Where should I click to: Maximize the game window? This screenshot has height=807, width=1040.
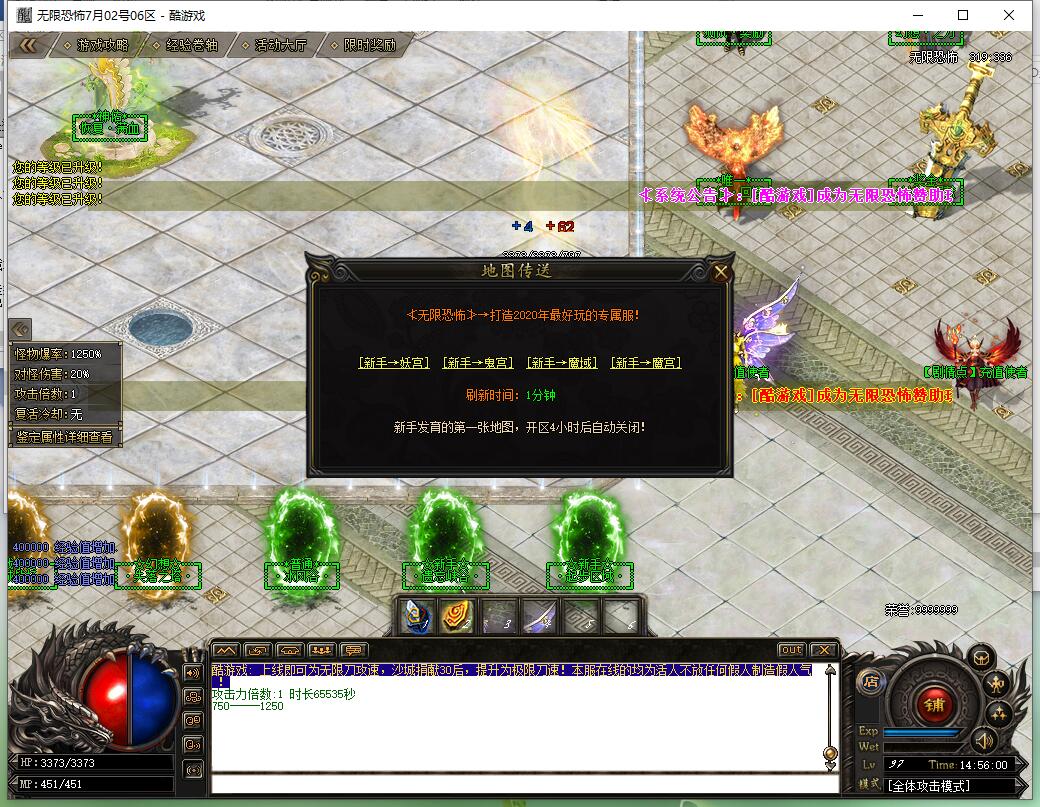point(963,15)
